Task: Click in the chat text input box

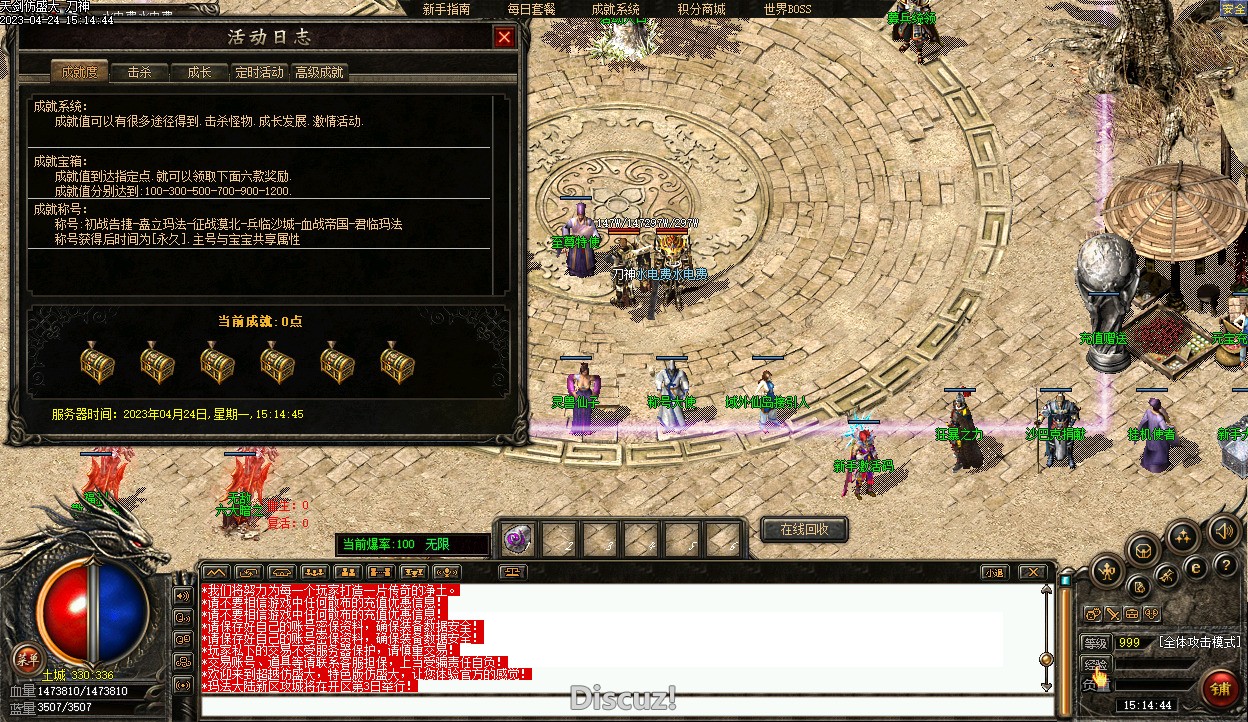Action: click(x=620, y=706)
